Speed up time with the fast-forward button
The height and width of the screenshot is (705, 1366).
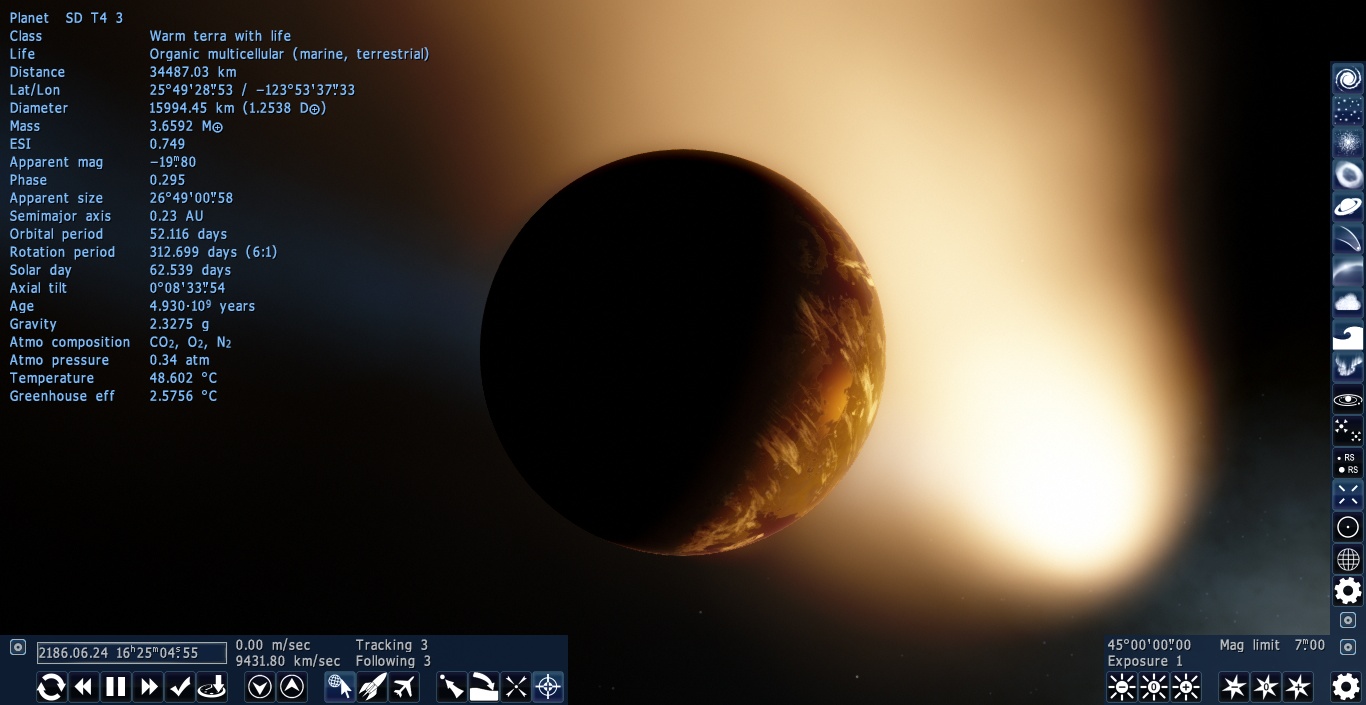(148, 687)
